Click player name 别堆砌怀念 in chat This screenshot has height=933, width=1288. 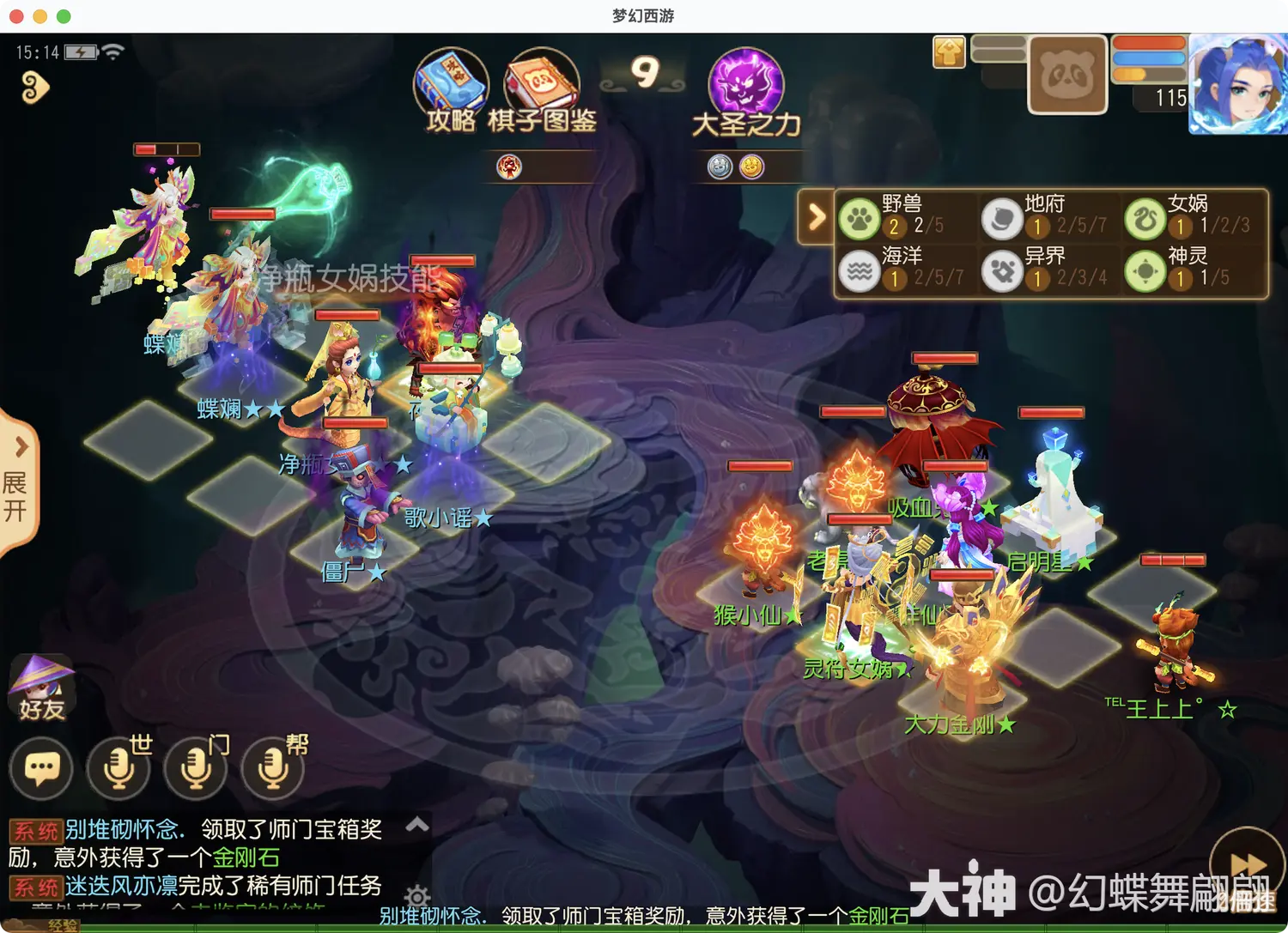tap(123, 829)
